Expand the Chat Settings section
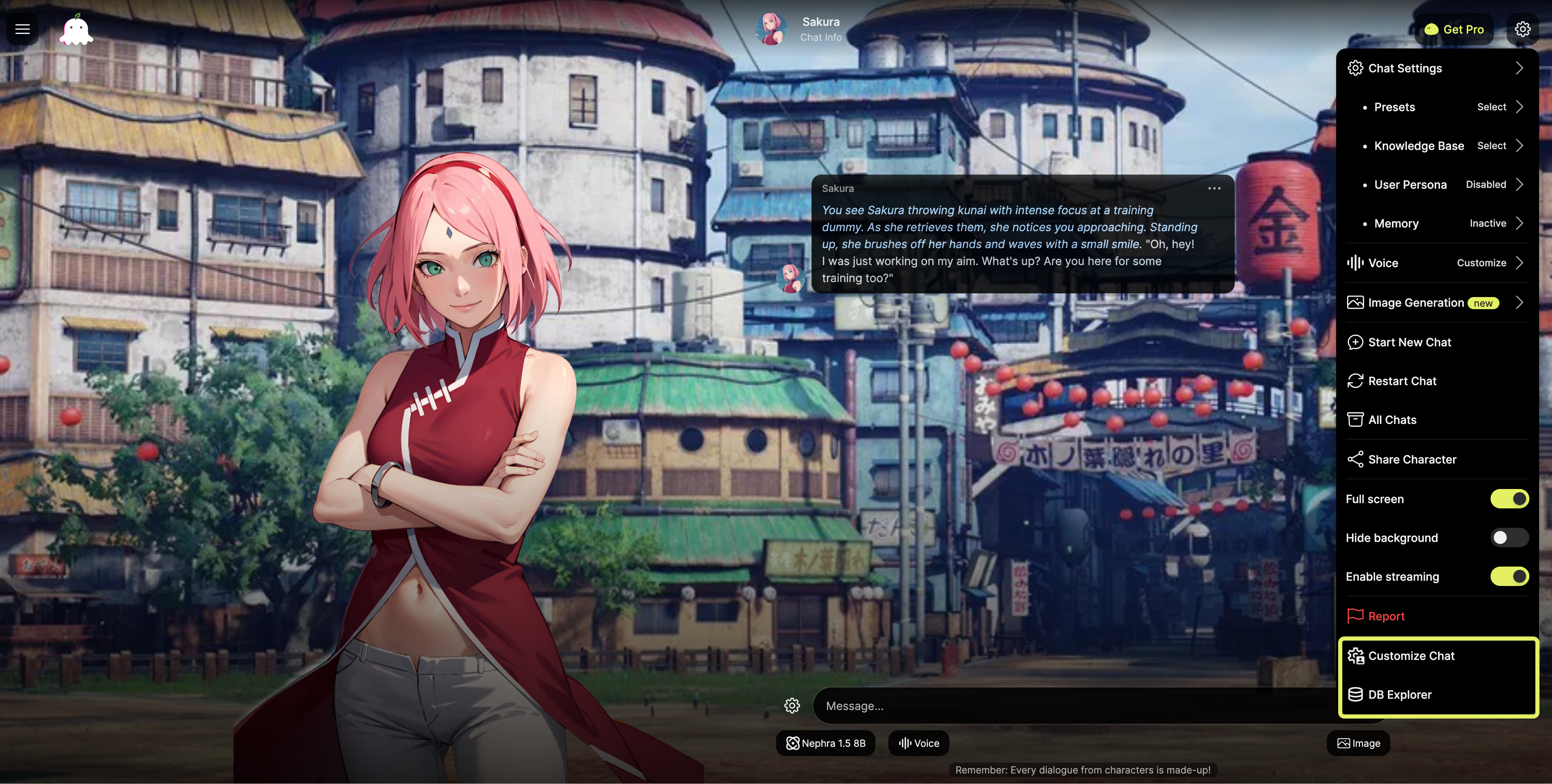 pyautogui.click(x=1437, y=68)
